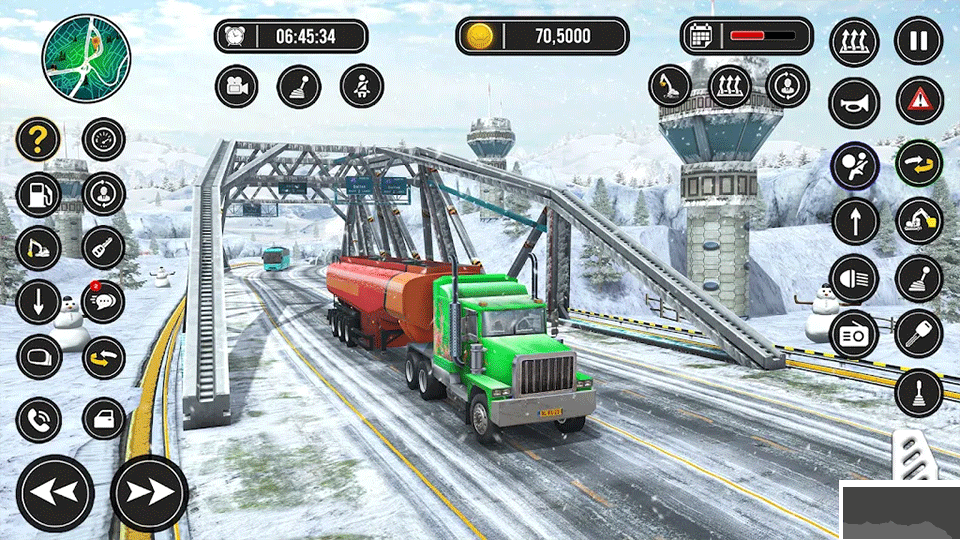Toggle the side mirror view
The height and width of the screenshot is (540, 960).
coord(38,357)
